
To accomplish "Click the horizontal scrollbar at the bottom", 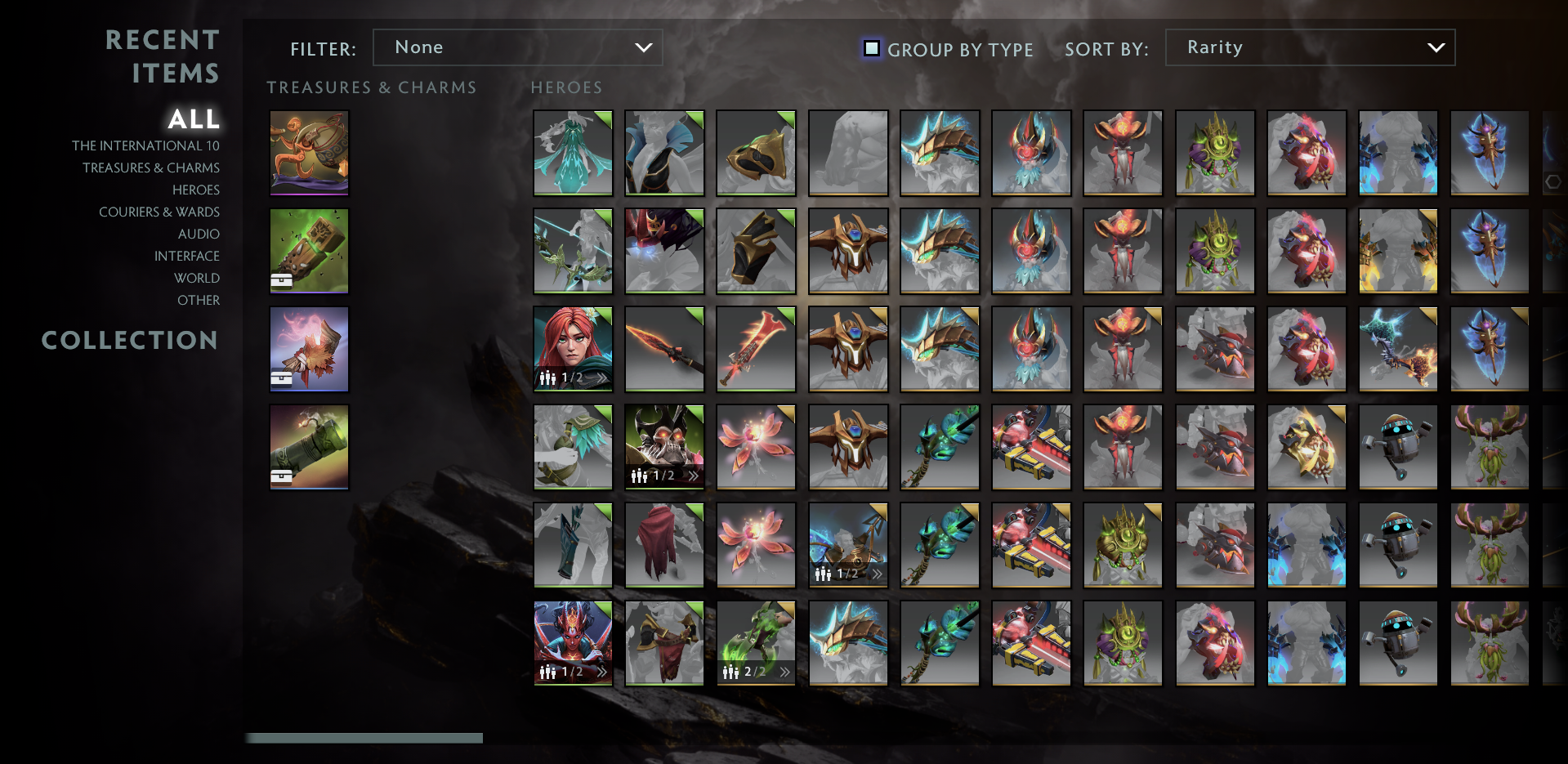I will click(365, 738).
